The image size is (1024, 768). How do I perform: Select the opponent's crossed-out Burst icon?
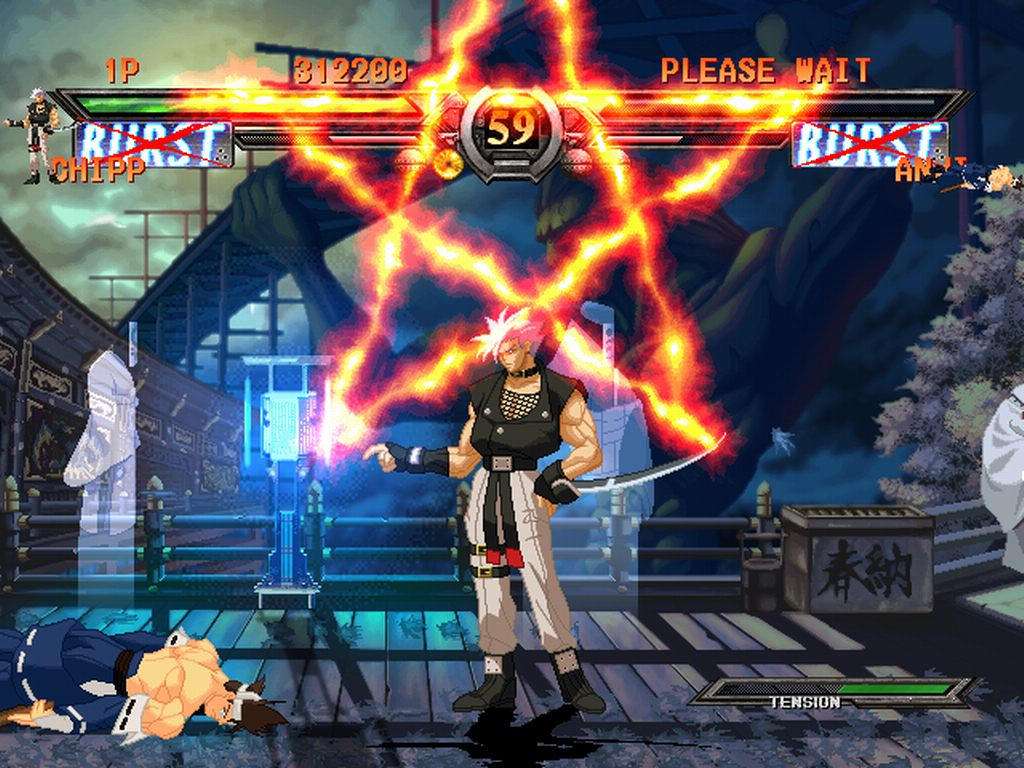pyautogui.click(x=868, y=142)
